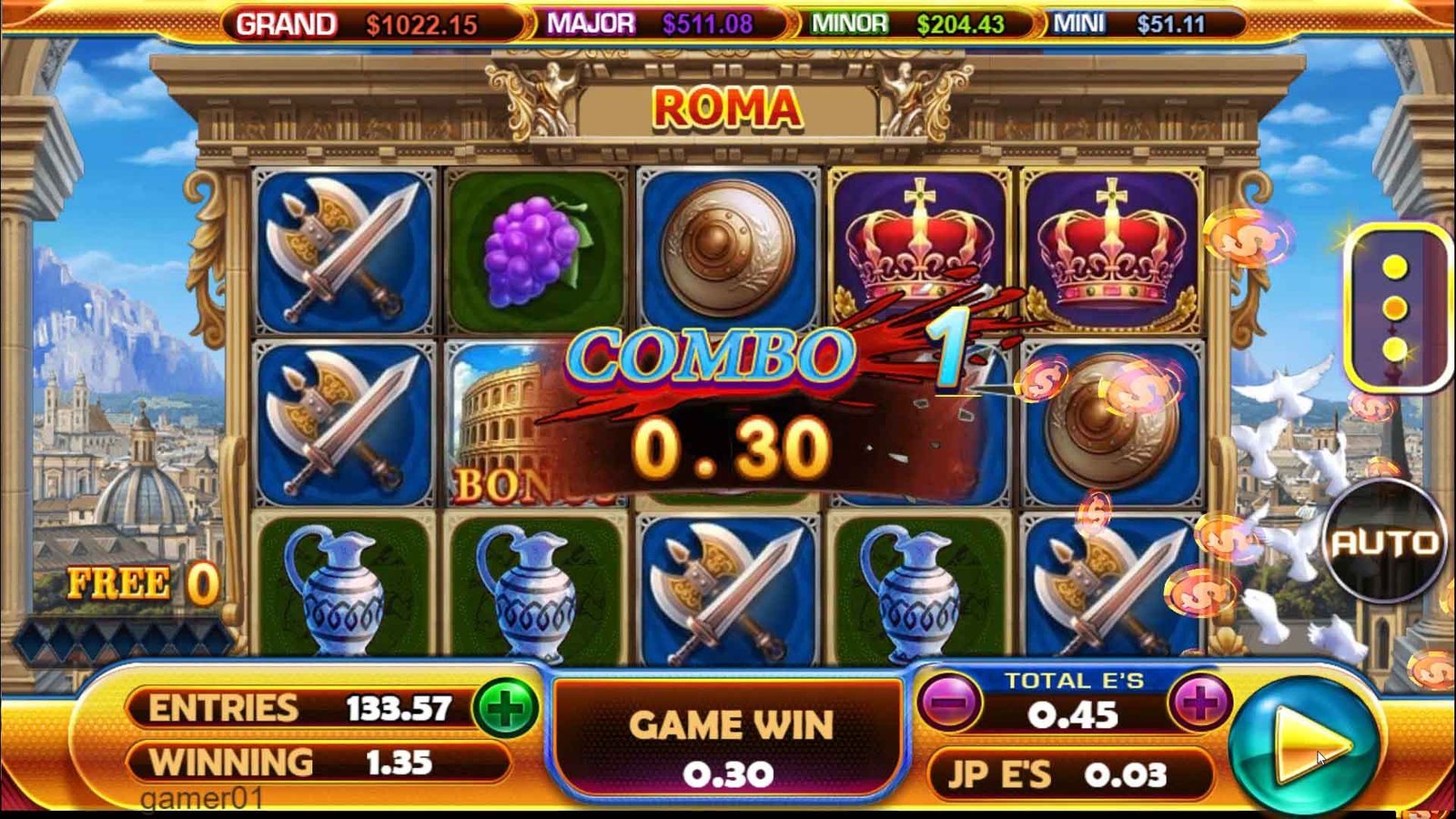Screen dimensions: 1456x819
Task: Increase Total E's with the purple plus
Action: [x=1200, y=703]
